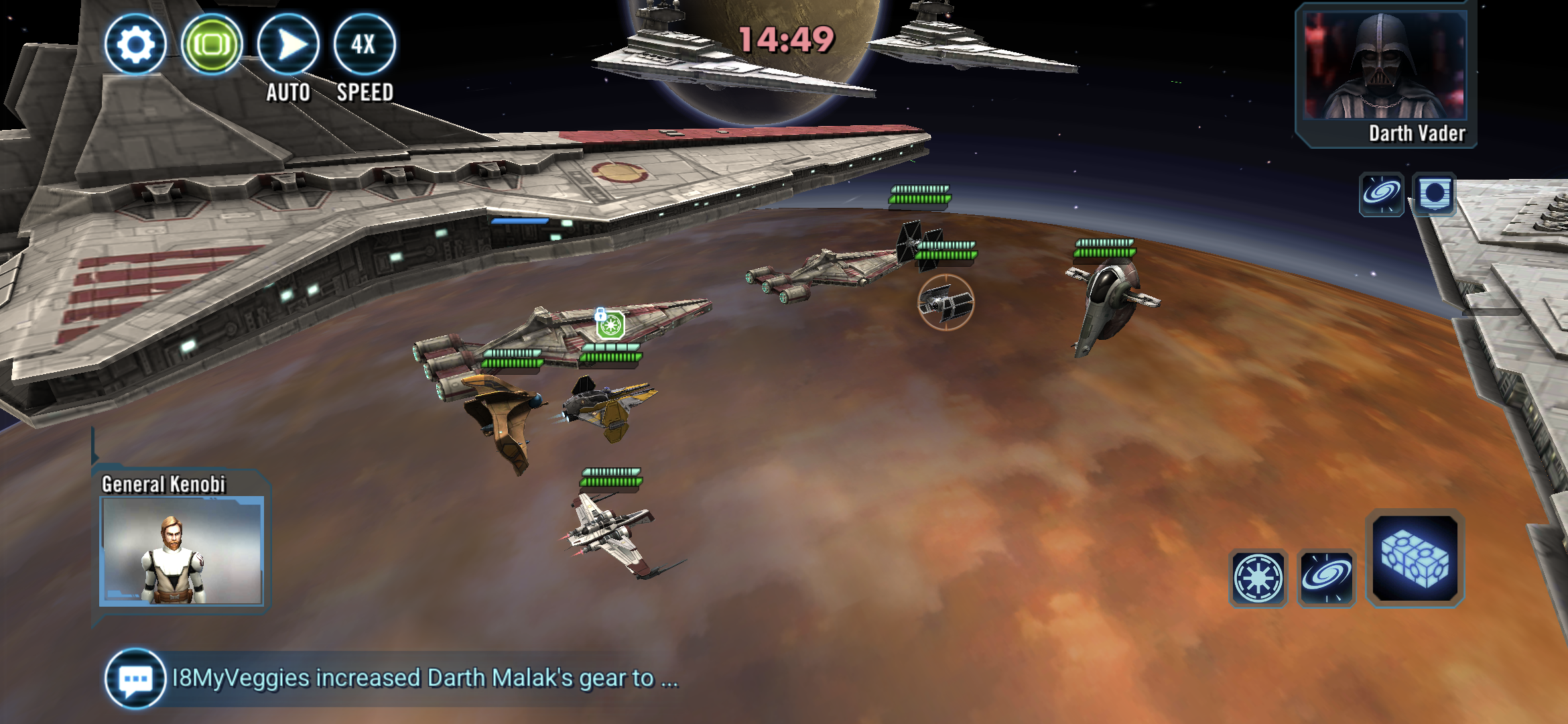The height and width of the screenshot is (724, 1568).
Task: Toggle Auto battle play
Action: point(288,45)
